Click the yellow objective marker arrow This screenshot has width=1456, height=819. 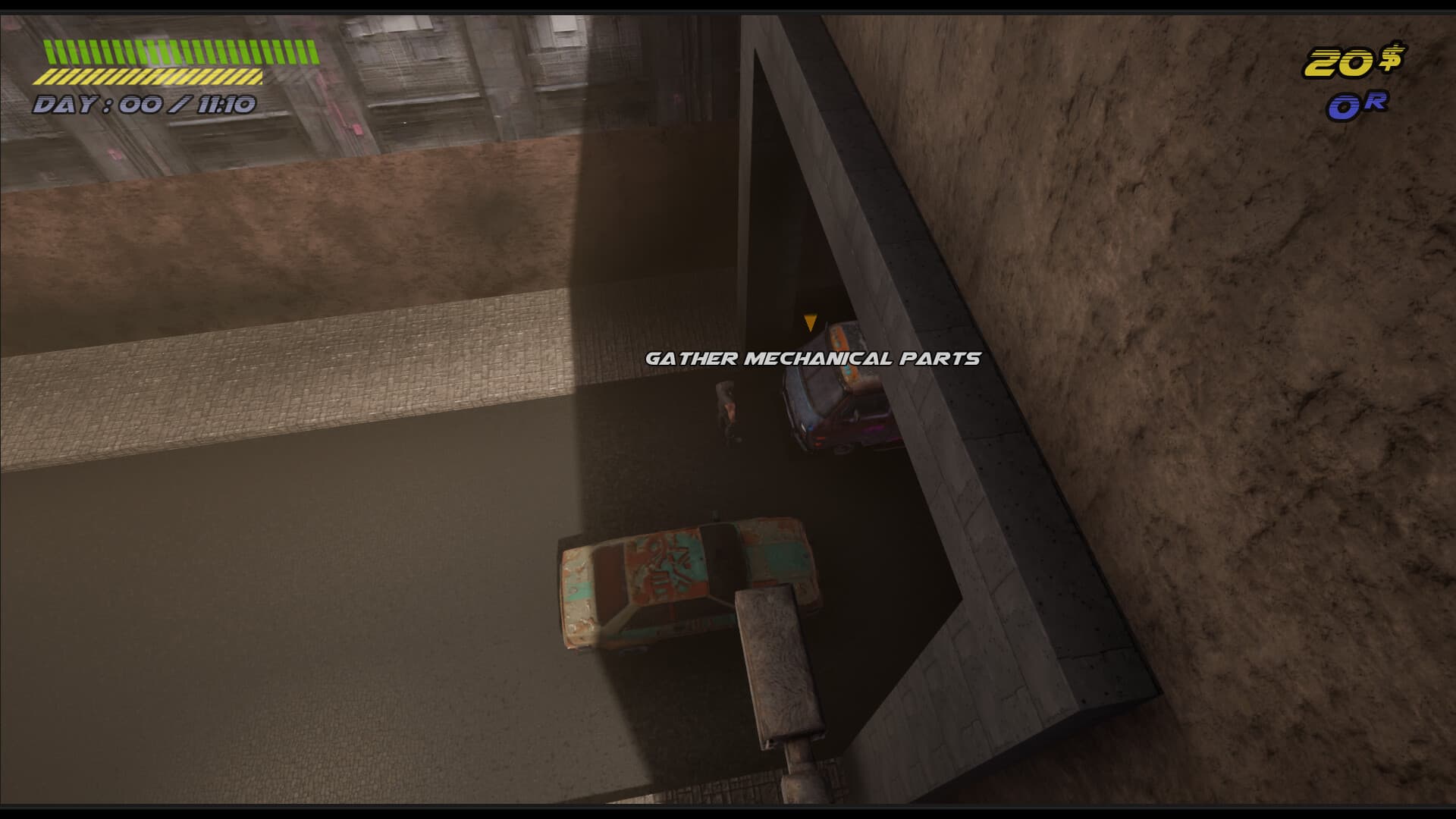[811, 322]
